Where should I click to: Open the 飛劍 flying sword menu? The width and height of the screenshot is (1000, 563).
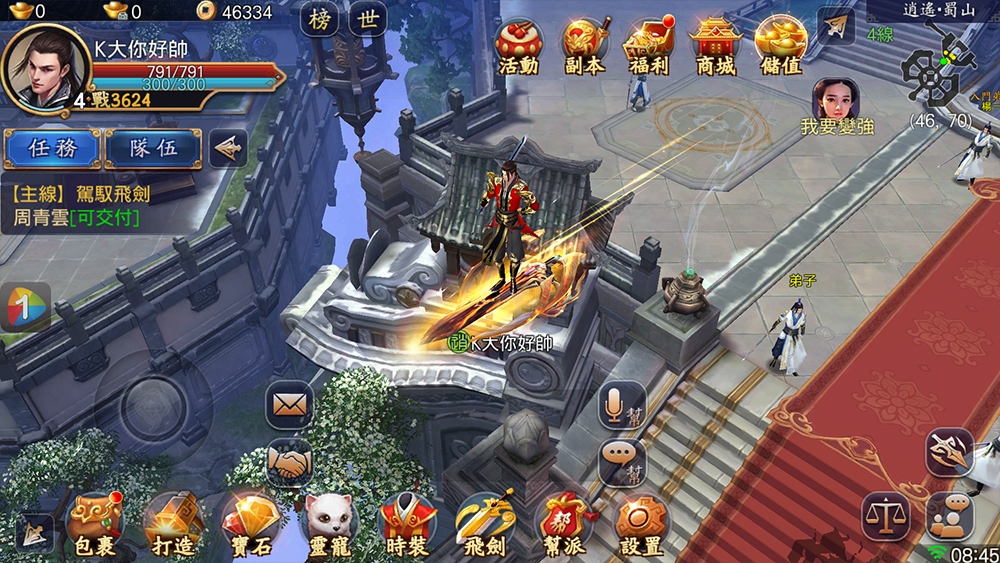click(486, 522)
